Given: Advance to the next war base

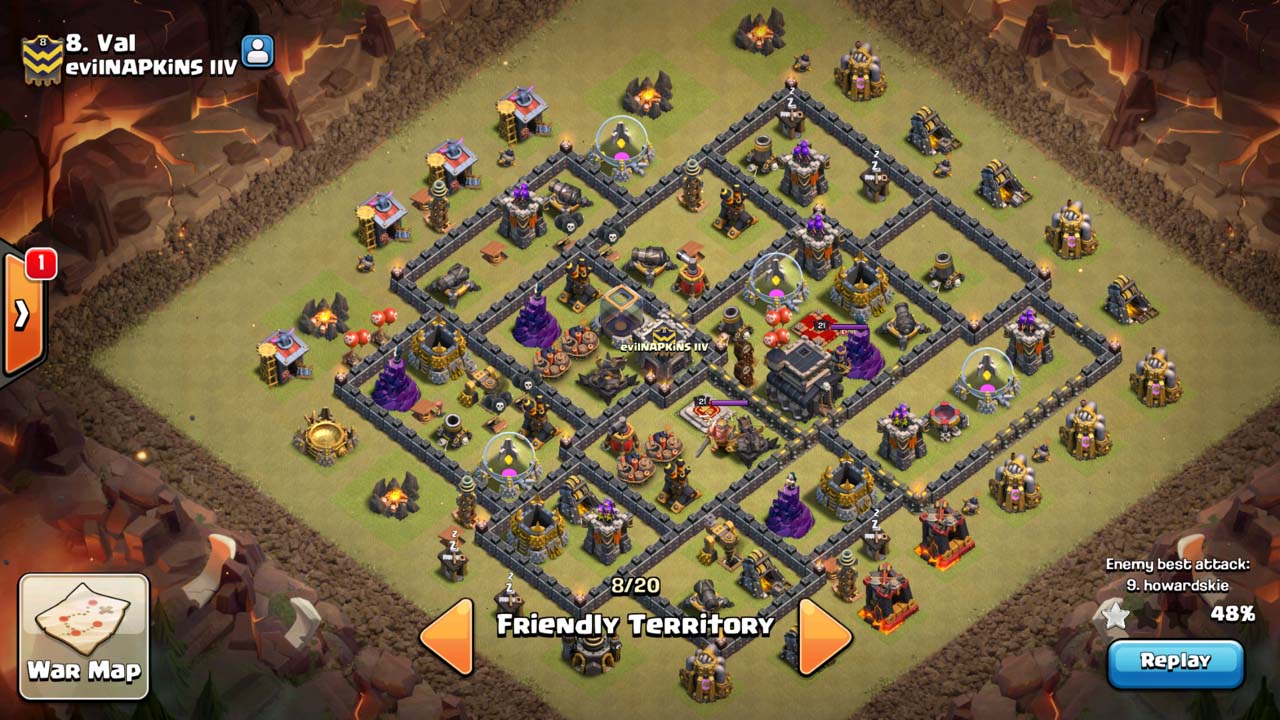Looking at the screenshot, I should 823,637.
